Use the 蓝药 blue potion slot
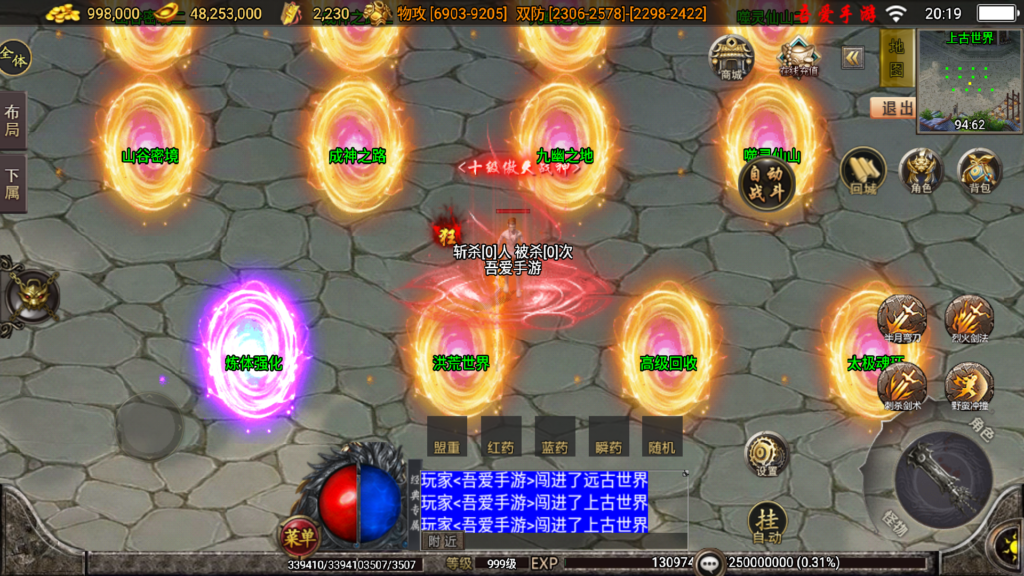 pyautogui.click(x=555, y=437)
